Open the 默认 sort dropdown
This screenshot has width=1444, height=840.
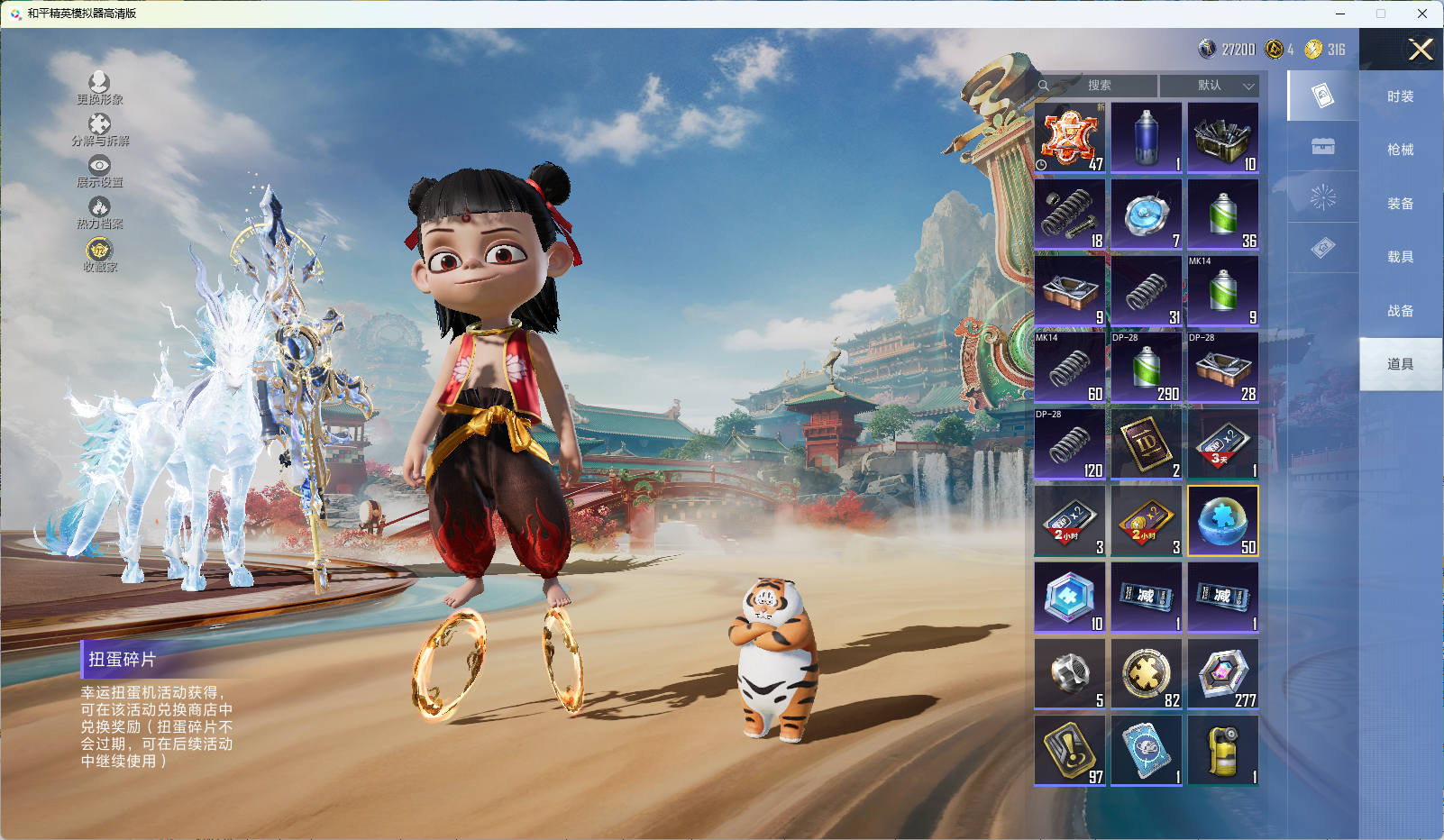pyautogui.click(x=1210, y=86)
